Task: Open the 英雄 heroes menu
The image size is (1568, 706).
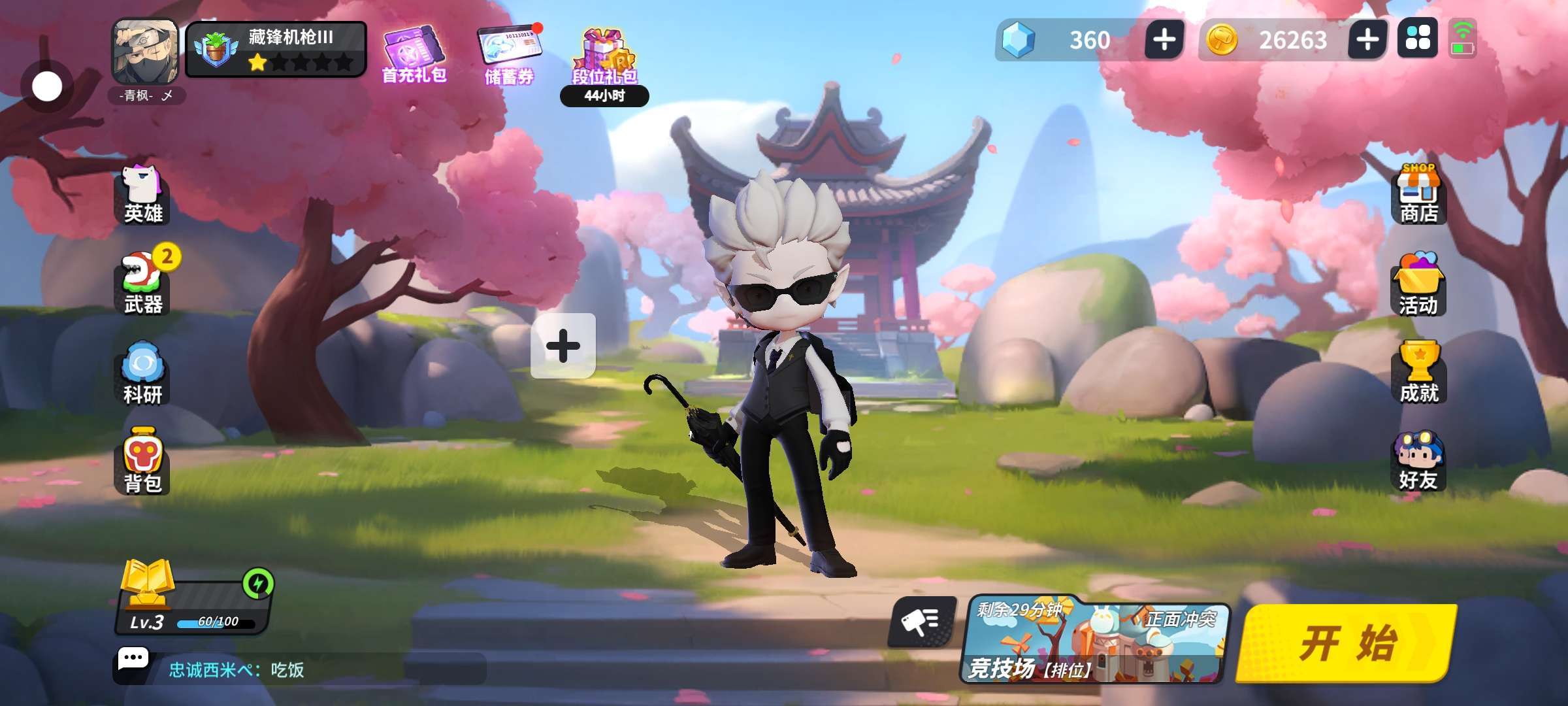Action: pyautogui.click(x=143, y=196)
